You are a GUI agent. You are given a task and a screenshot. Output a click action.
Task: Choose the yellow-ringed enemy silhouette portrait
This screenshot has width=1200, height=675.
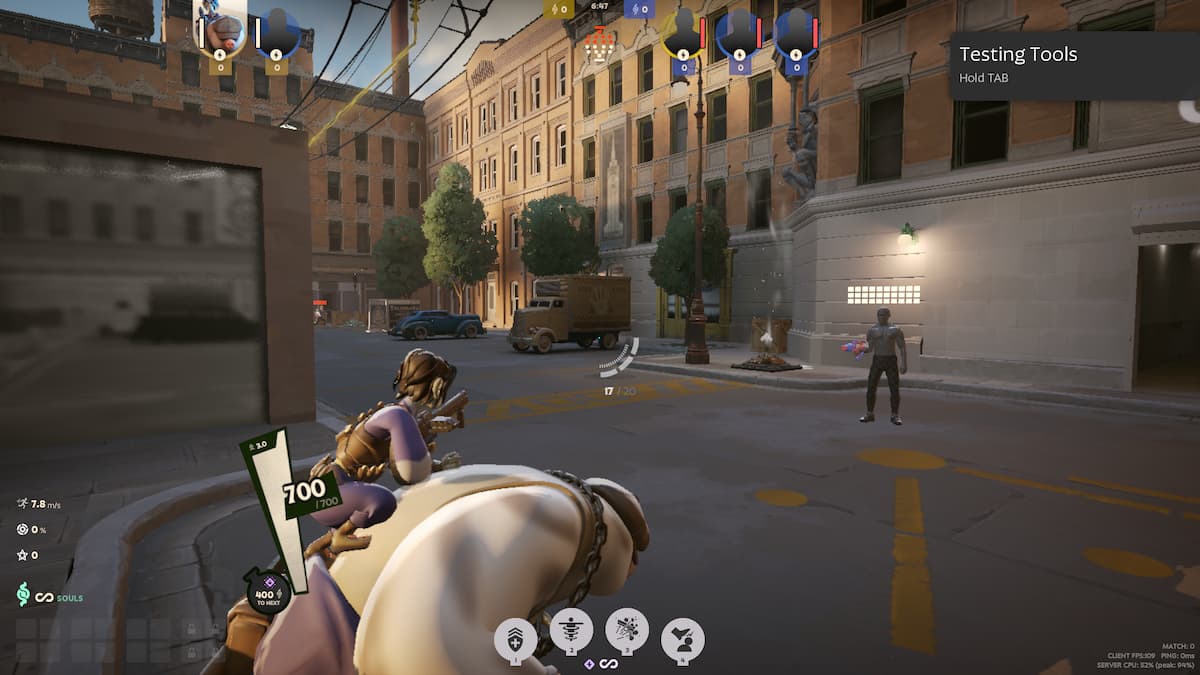(x=683, y=35)
